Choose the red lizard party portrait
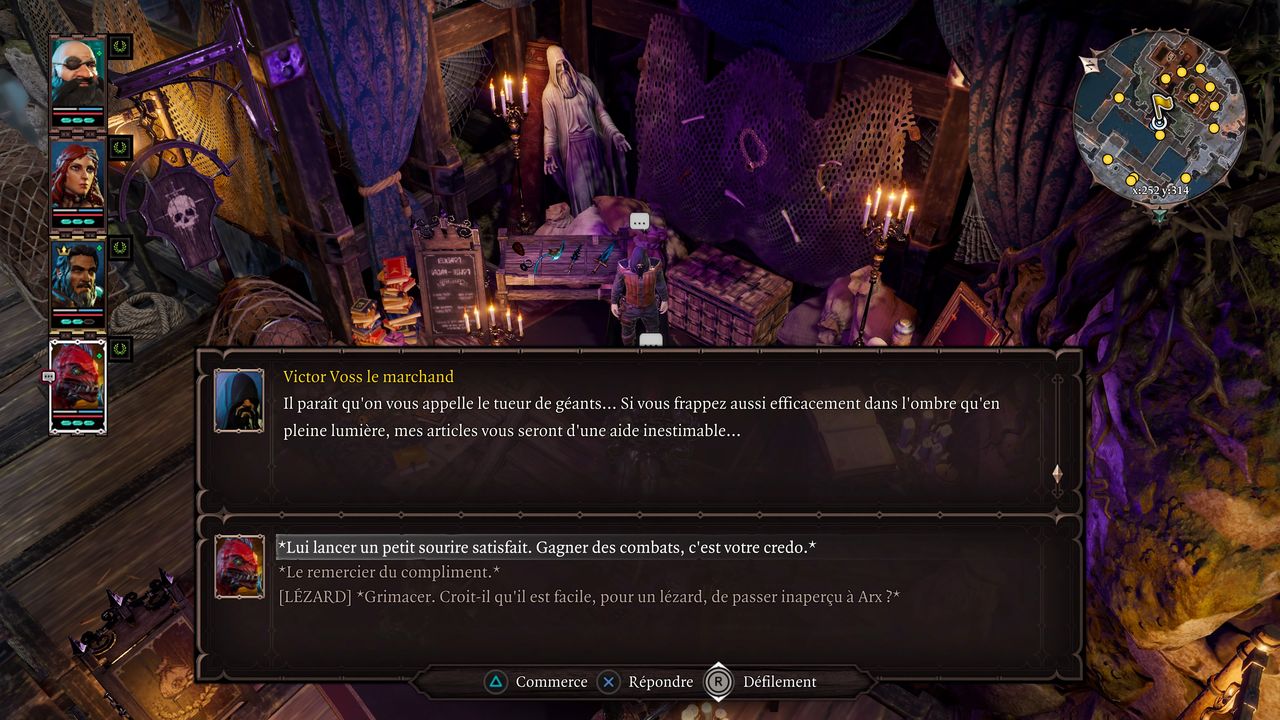 (x=78, y=382)
